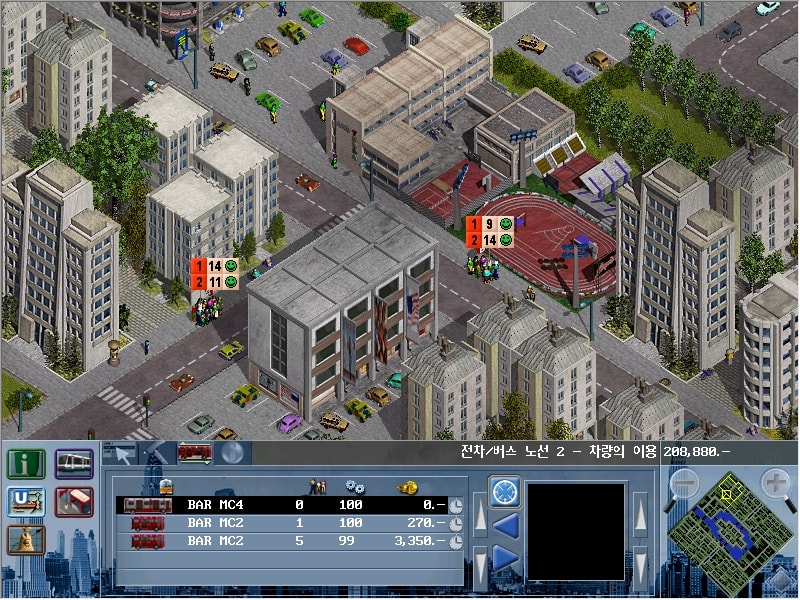This screenshot has width=800, height=600.
Task: Click the blue crosshair center-view button
Action: point(504,490)
